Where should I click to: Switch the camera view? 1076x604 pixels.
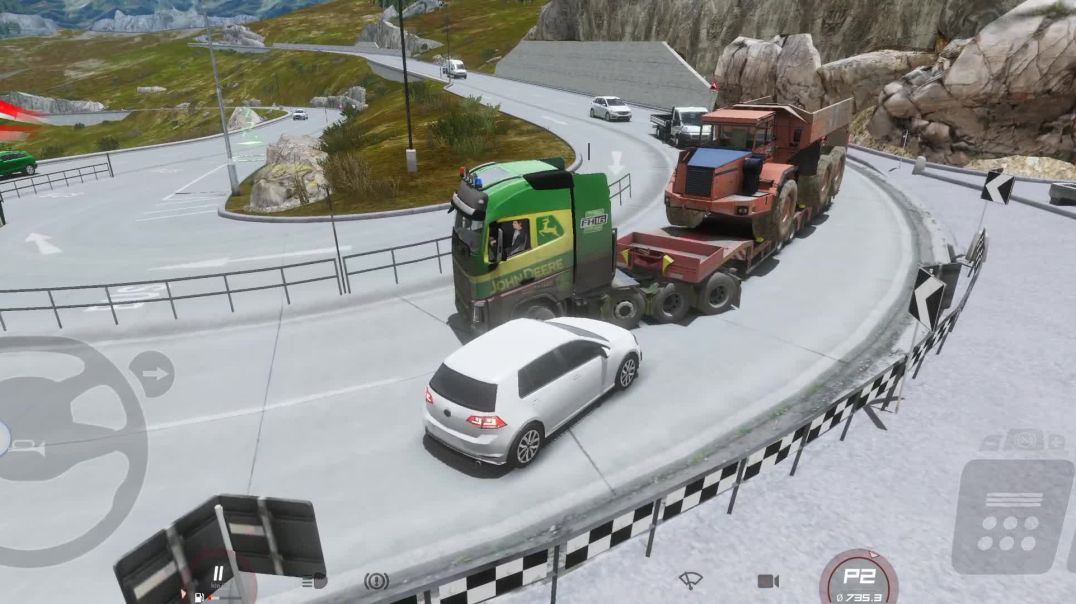pos(768,581)
